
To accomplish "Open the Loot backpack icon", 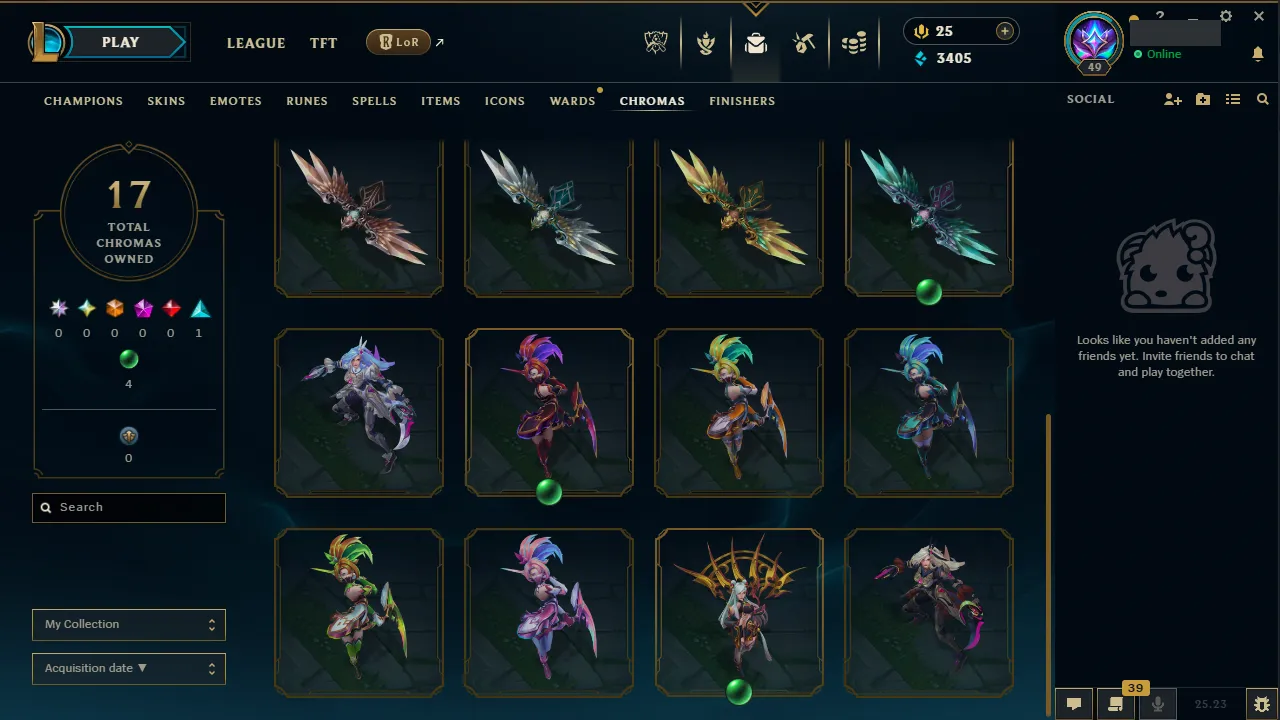I will (x=755, y=42).
